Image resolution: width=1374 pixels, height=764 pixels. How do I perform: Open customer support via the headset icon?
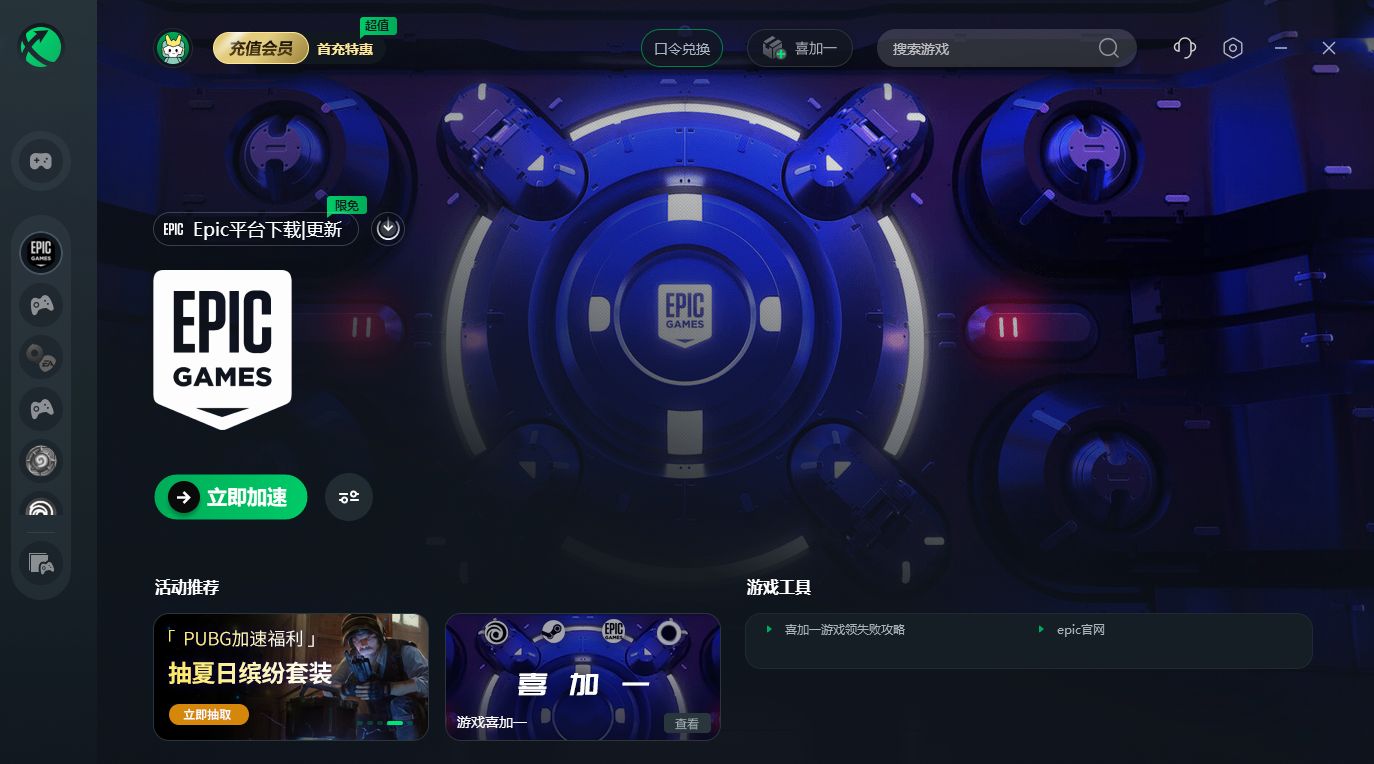click(x=1185, y=48)
